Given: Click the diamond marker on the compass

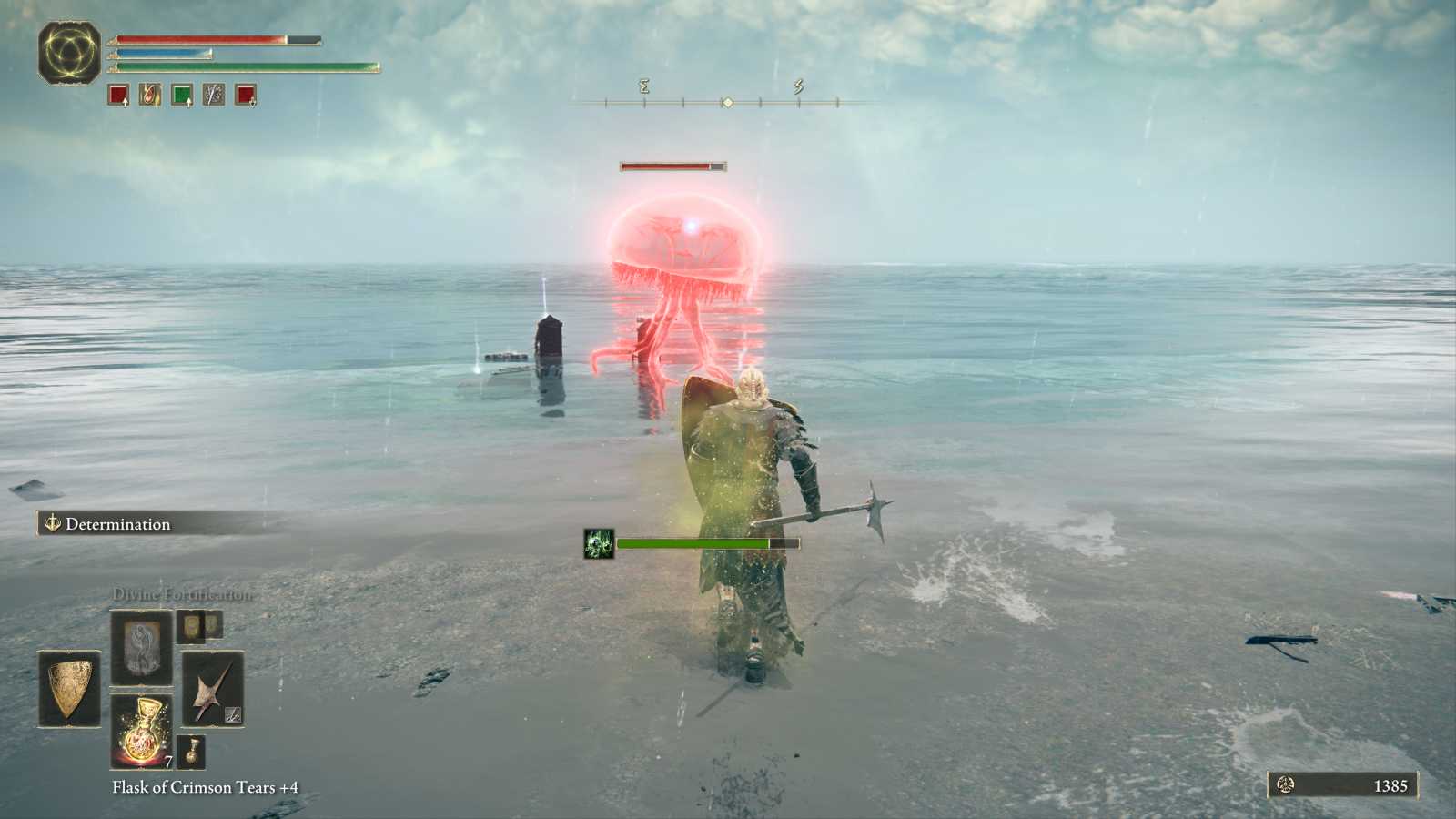Looking at the screenshot, I should [728, 103].
